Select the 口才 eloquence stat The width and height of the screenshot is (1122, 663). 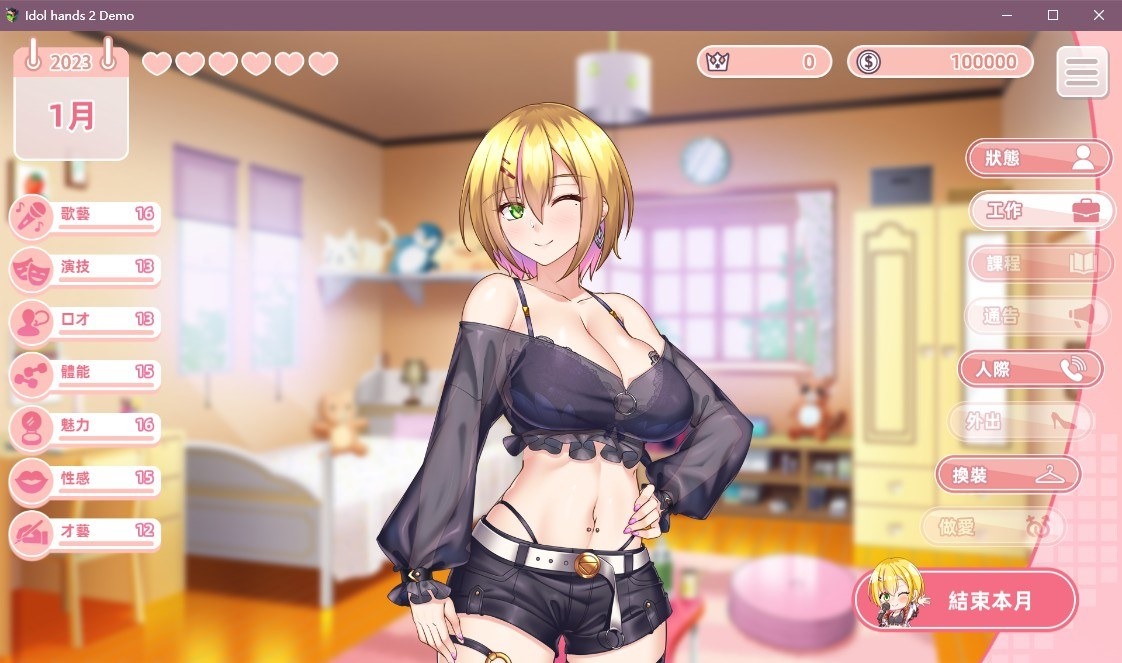[85, 321]
